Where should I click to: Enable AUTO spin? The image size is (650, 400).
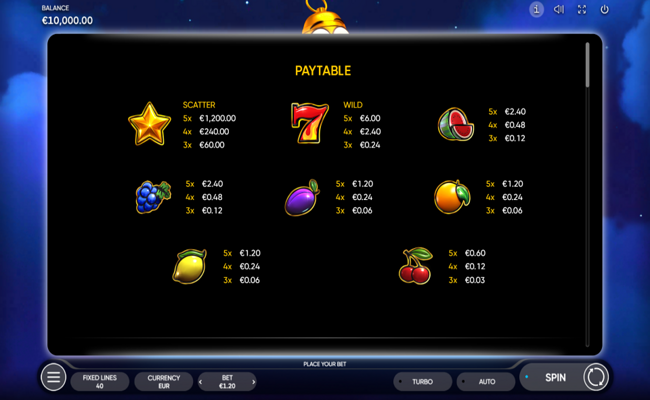tap(487, 382)
